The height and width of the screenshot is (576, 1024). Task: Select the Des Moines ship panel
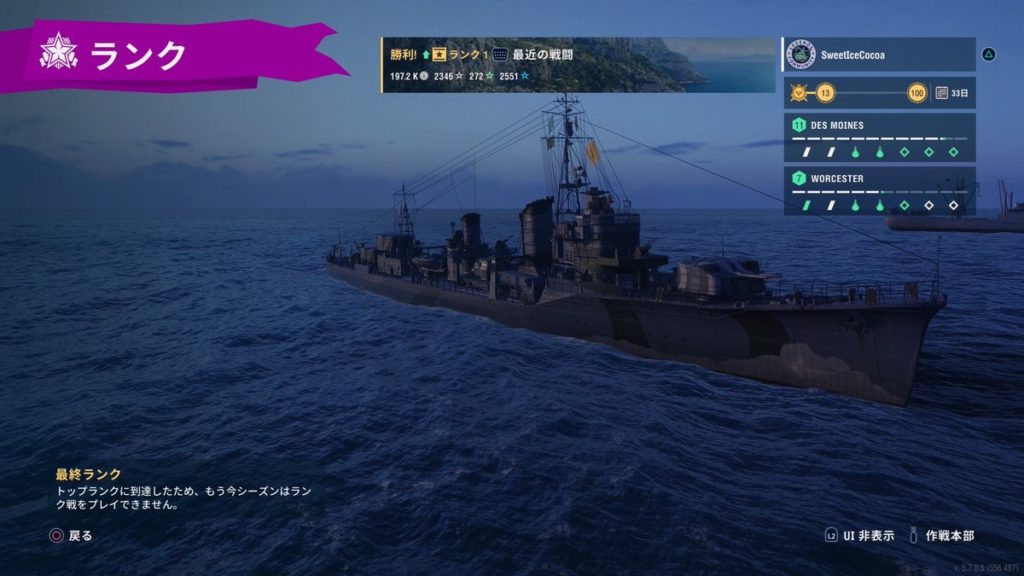coord(878,138)
